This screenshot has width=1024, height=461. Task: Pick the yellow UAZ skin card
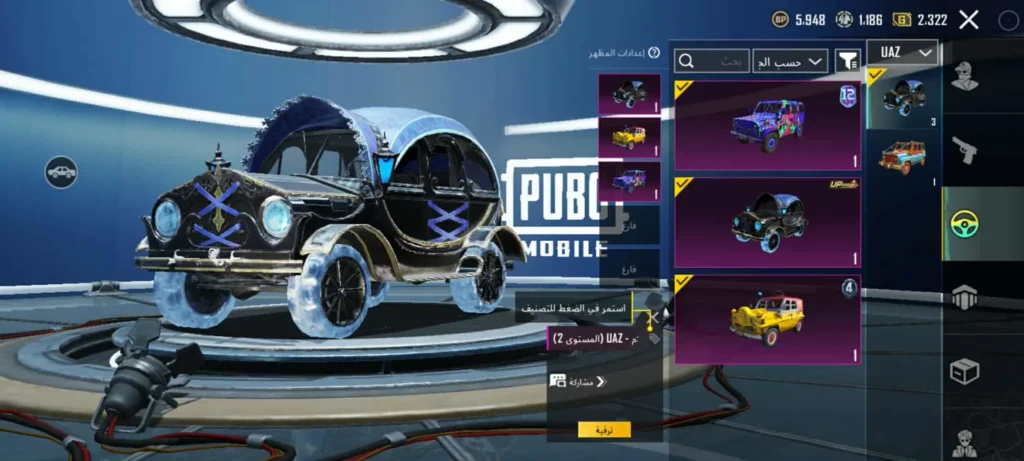click(767, 318)
